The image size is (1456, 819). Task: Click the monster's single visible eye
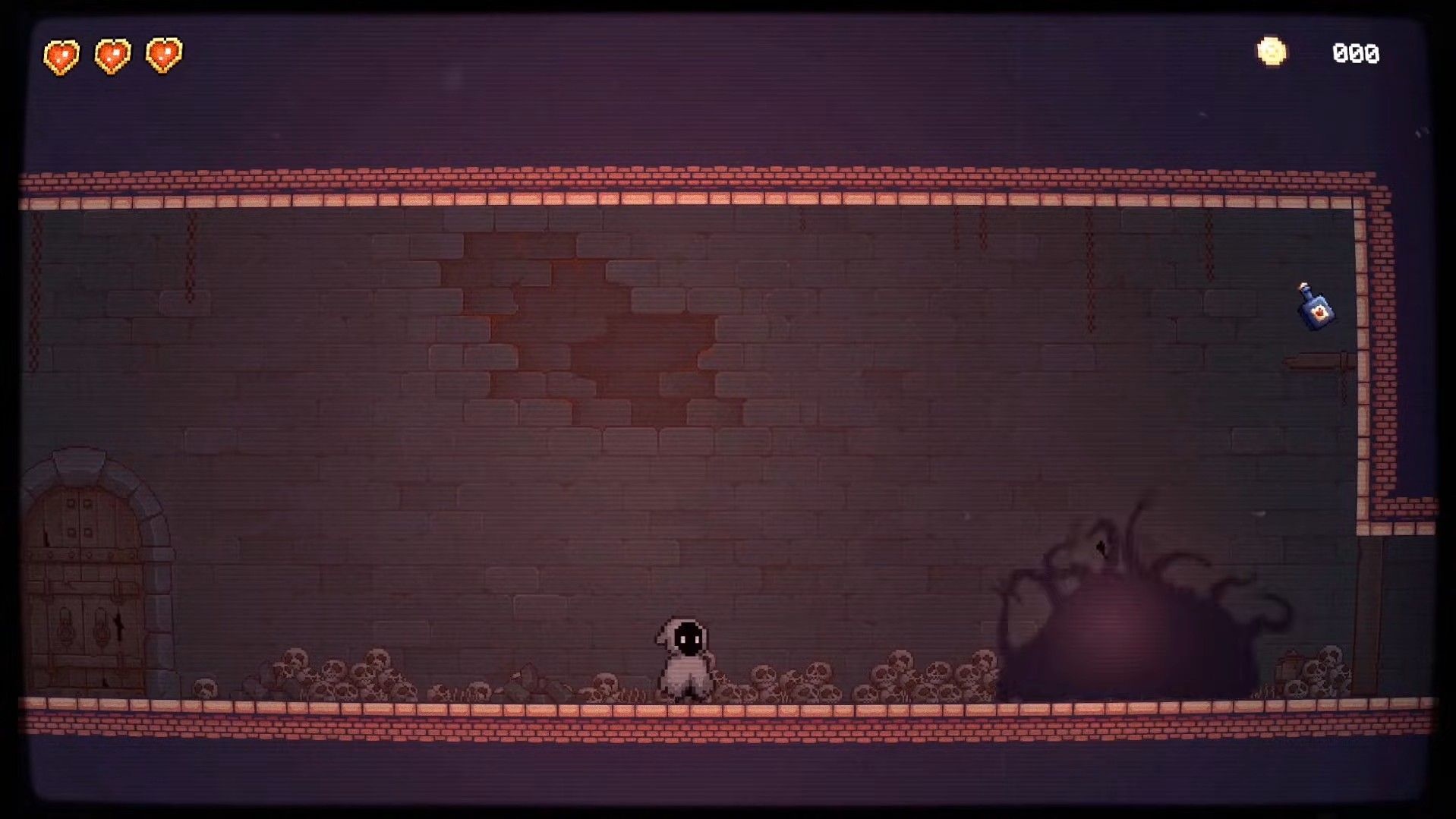click(1099, 549)
